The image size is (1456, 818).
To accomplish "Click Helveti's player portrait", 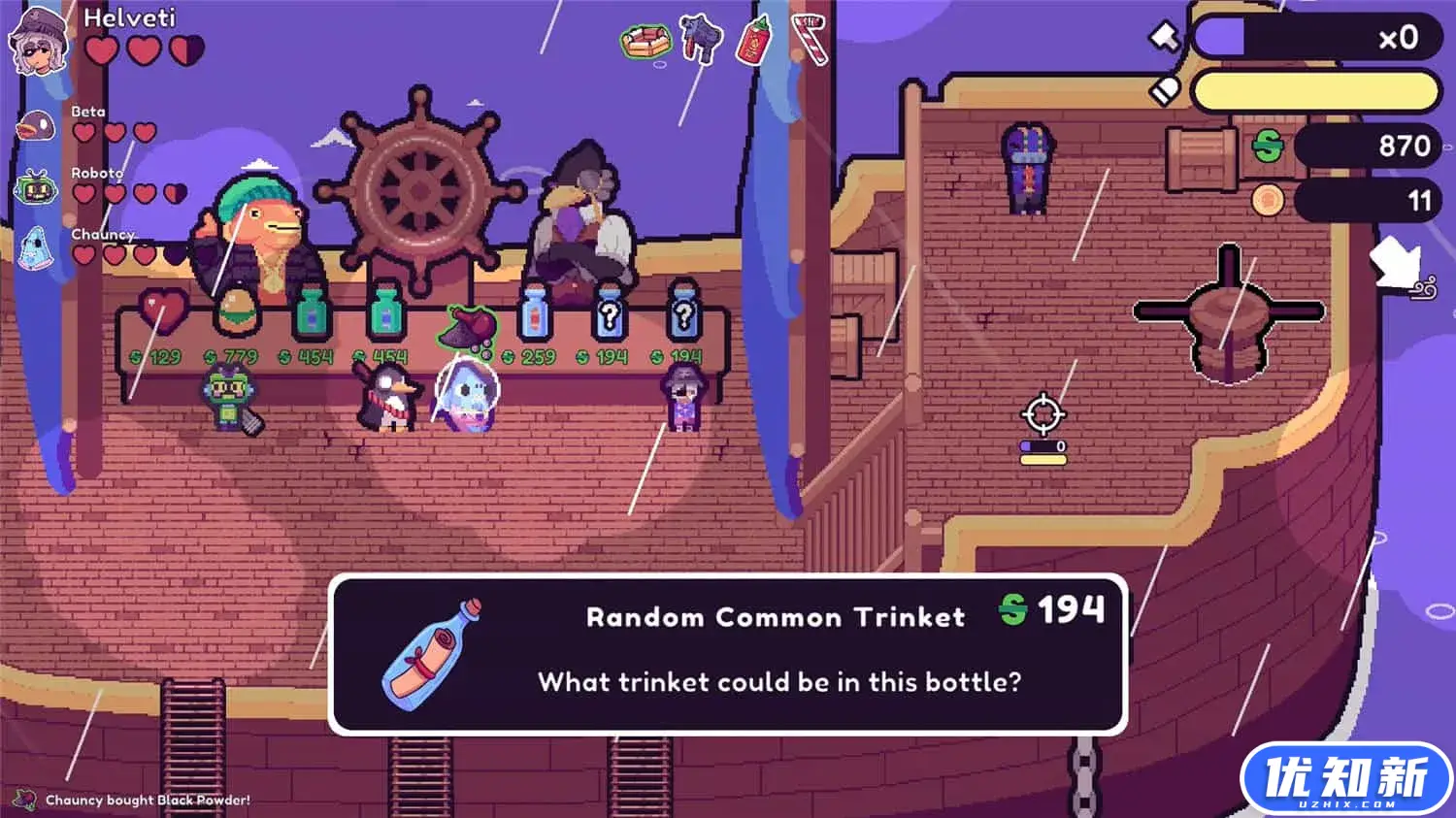I will 38,42.
